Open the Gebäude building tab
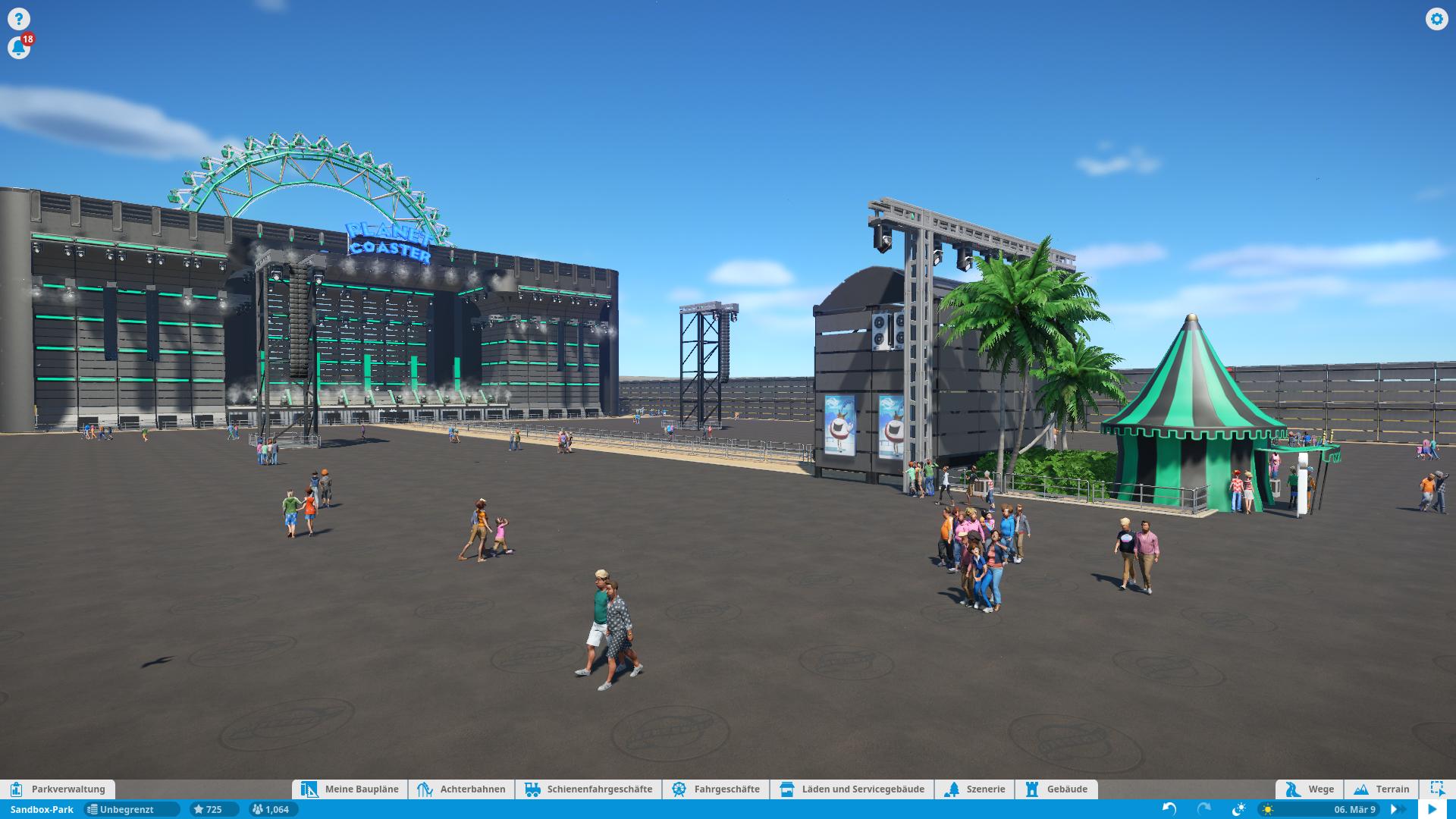Image resolution: width=1456 pixels, height=819 pixels. 1056,789
